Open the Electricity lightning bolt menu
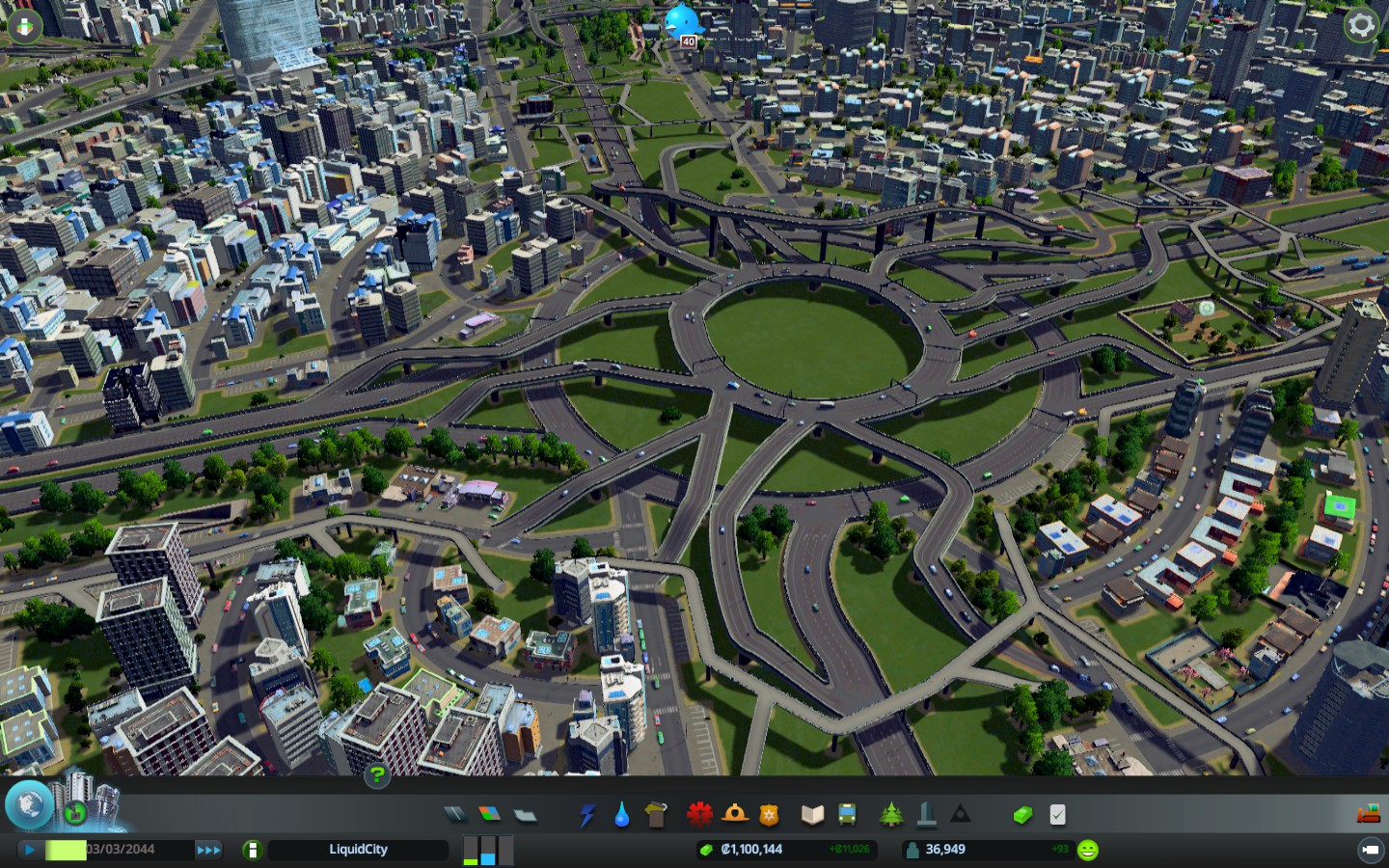The width and height of the screenshot is (1389, 868). click(x=586, y=815)
